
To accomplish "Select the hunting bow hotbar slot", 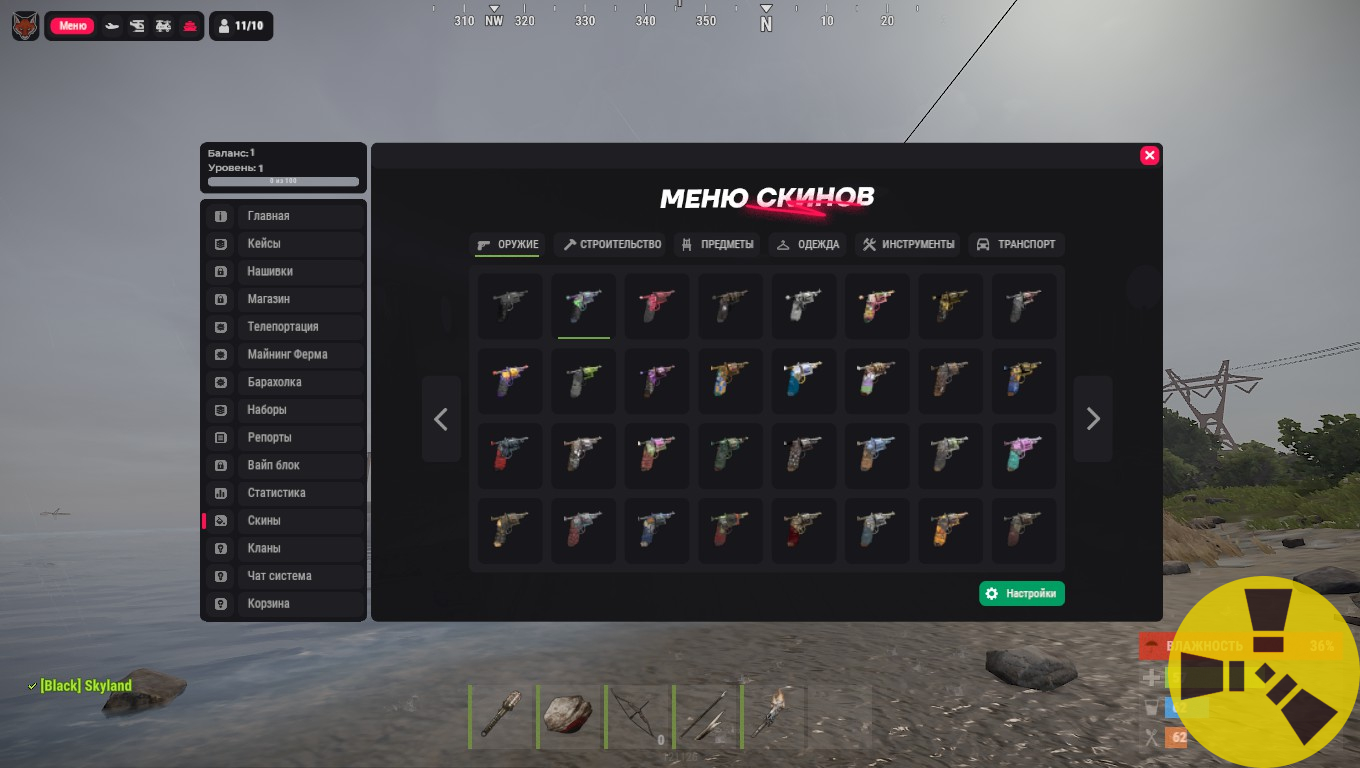I will coord(636,716).
